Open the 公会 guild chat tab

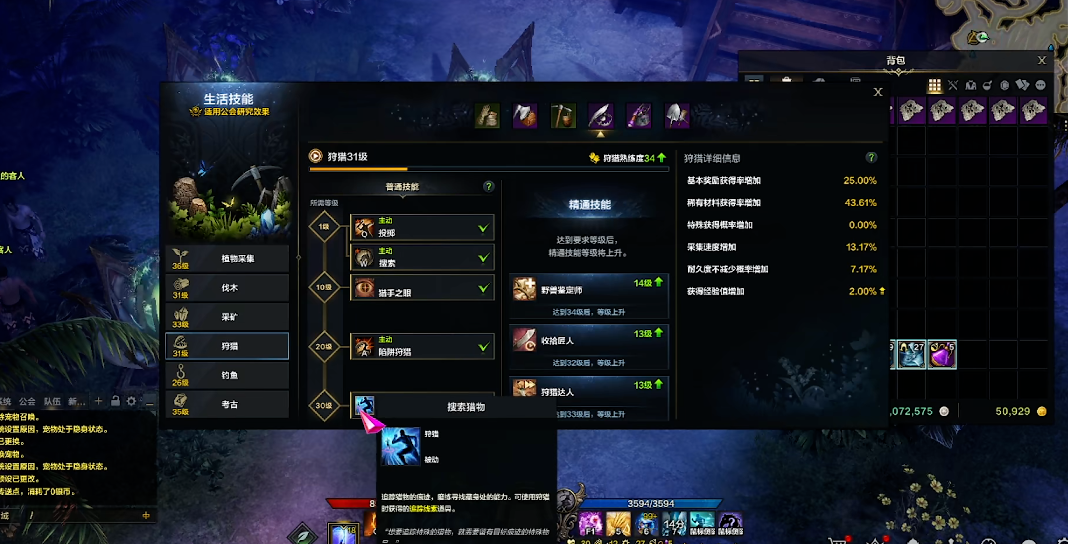[x=27, y=401]
